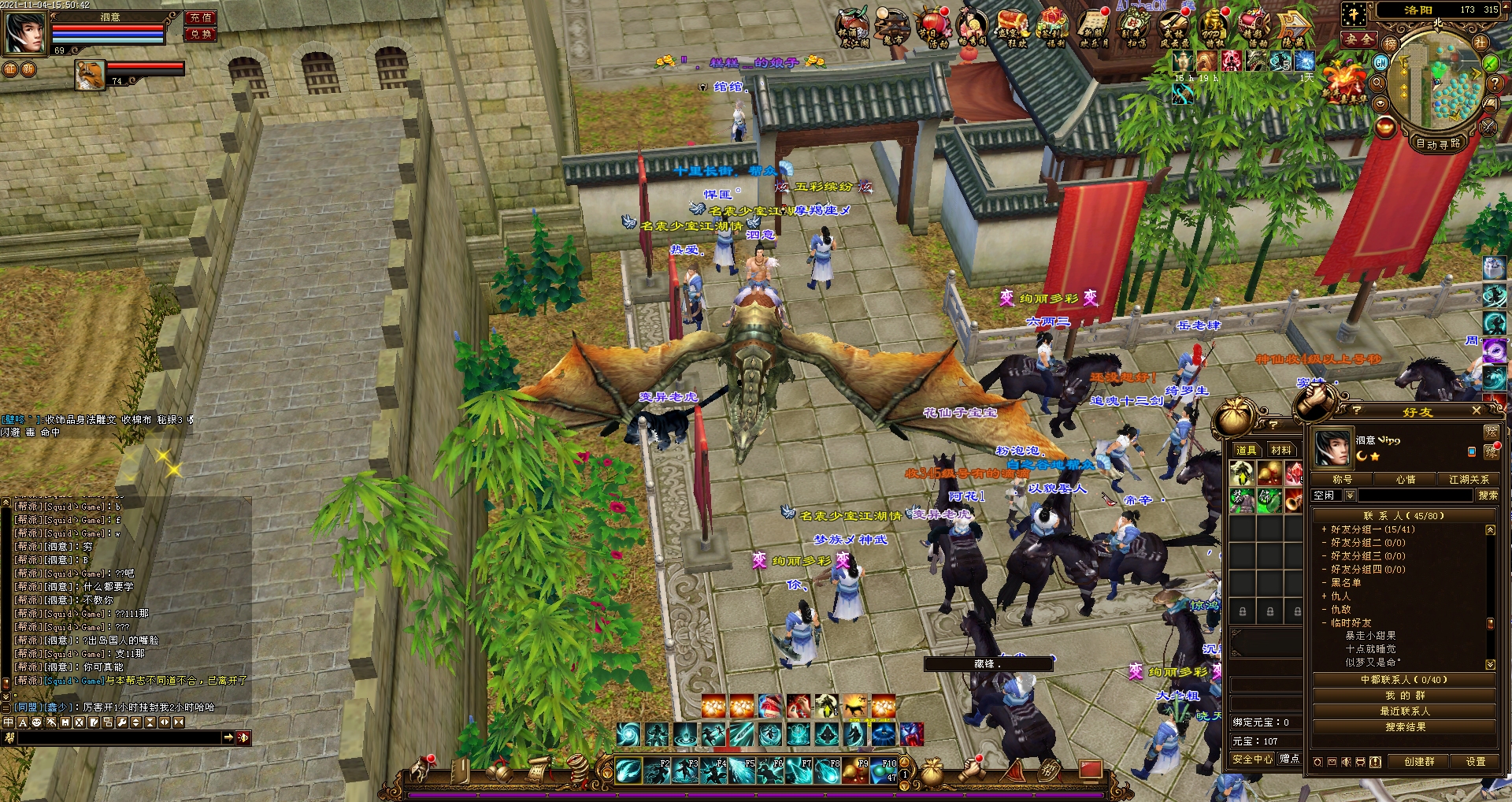
Task: Click the 心情 mood button
Action: click(1405, 479)
